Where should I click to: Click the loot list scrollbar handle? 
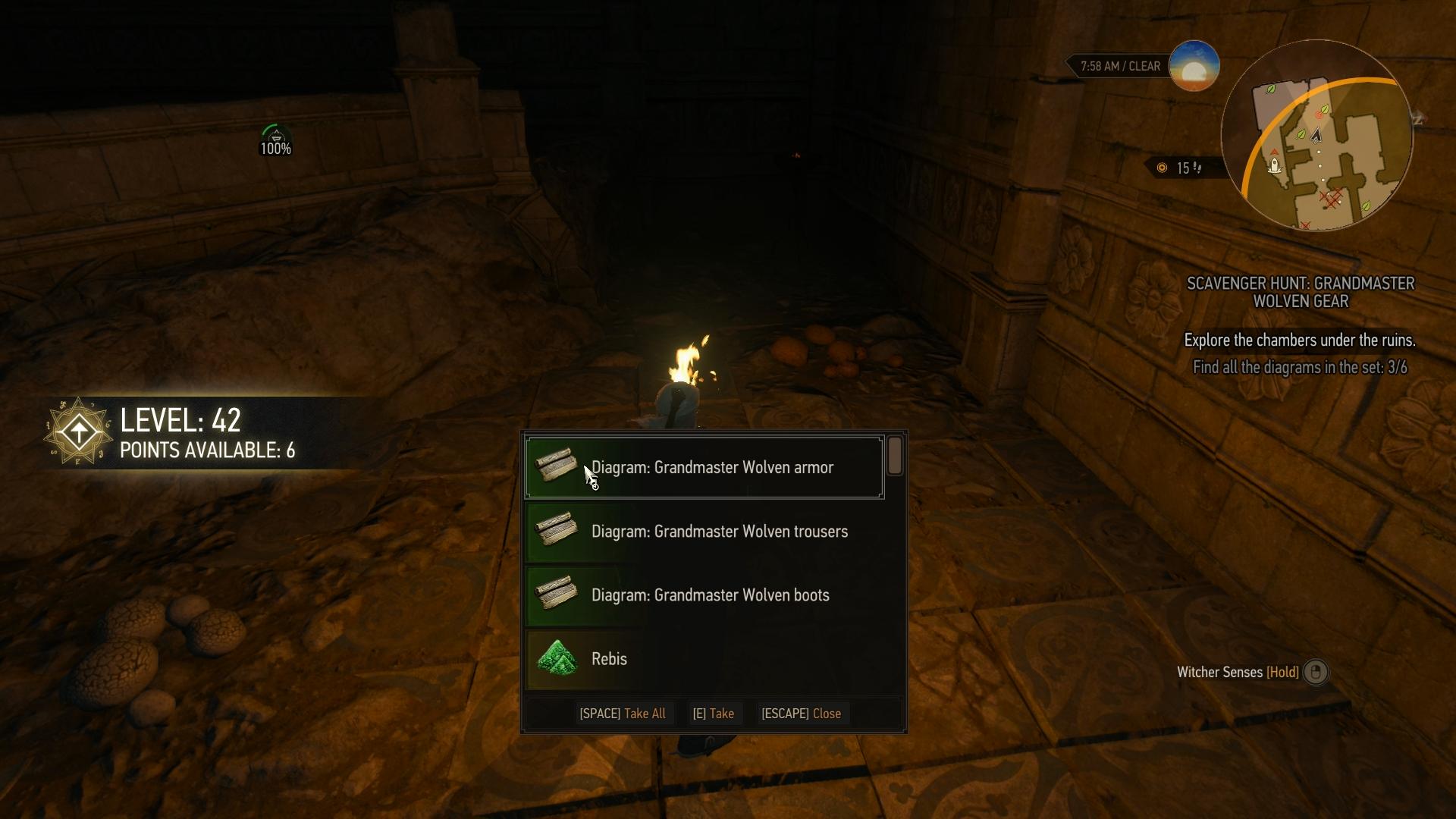(x=895, y=456)
